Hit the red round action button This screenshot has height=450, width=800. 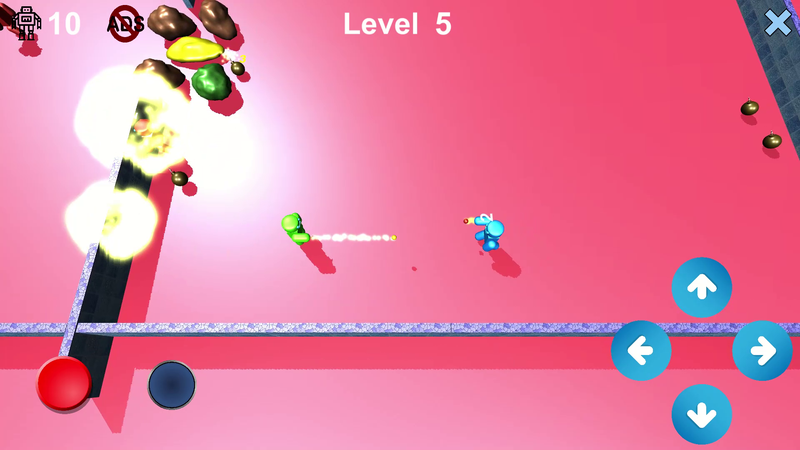pos(64,383)
